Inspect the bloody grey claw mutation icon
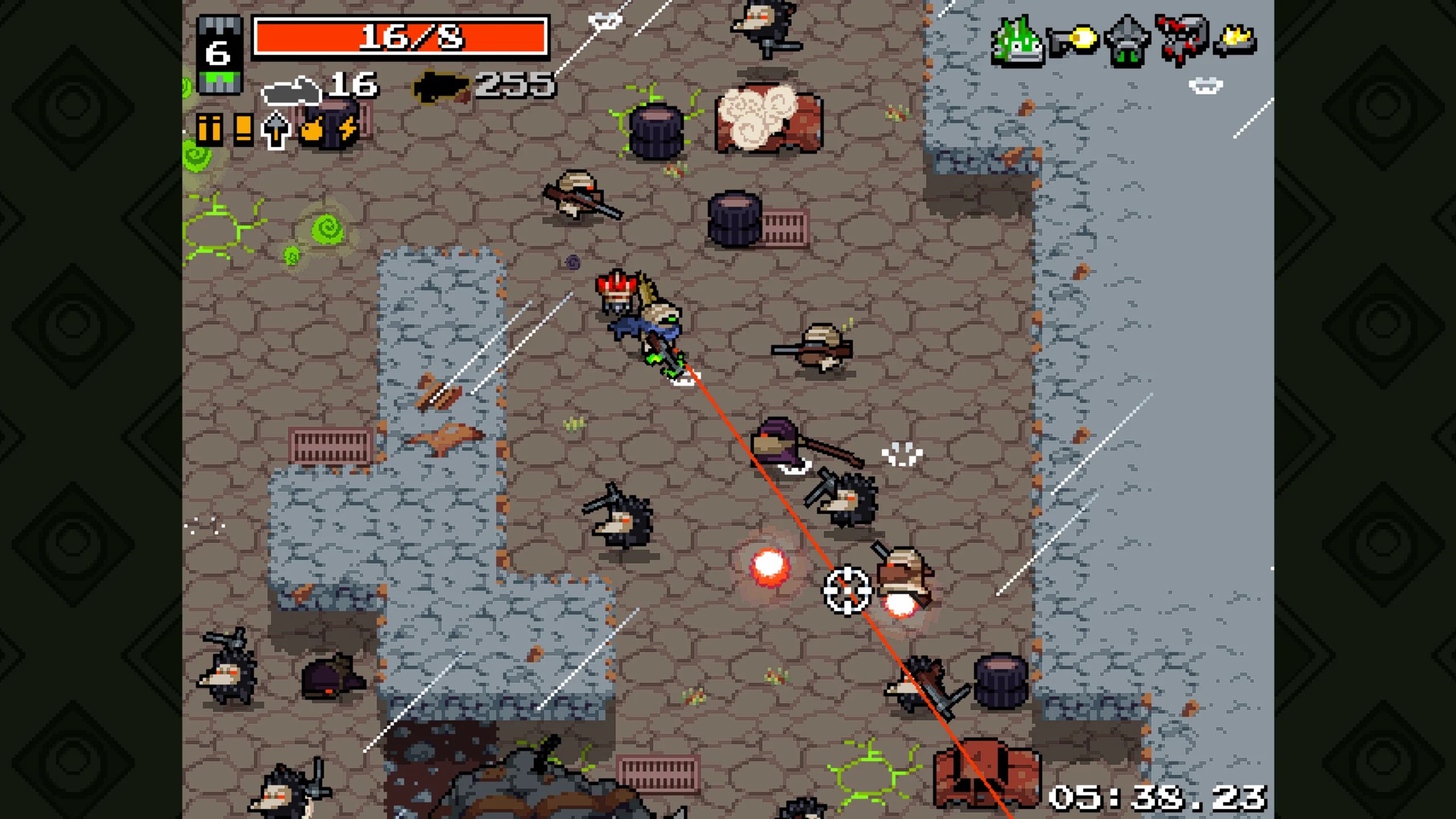The width and height of the screenshot is (1456, 819). coord(1181,40)
